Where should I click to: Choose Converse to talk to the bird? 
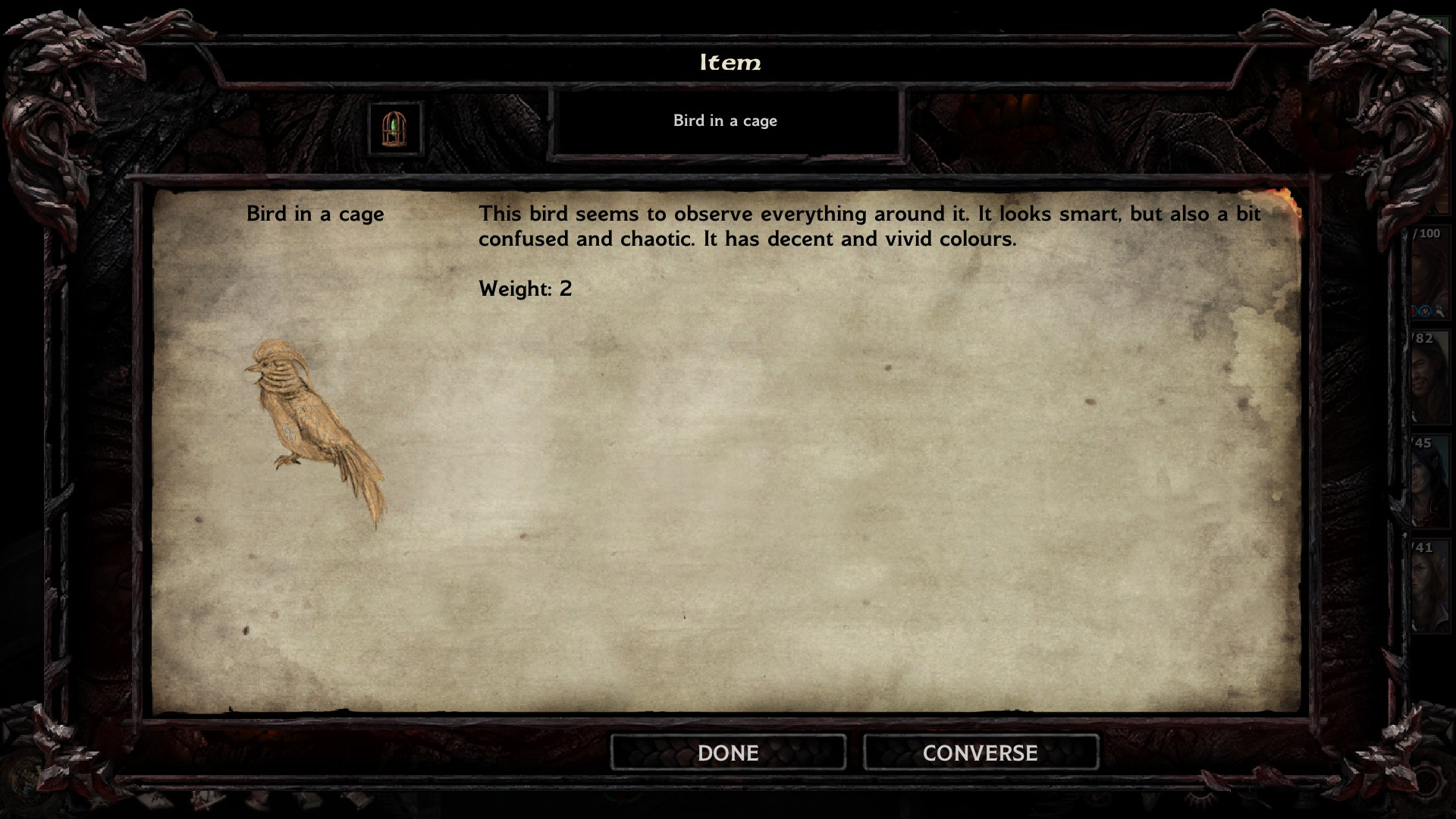click(x=980, y=752)
